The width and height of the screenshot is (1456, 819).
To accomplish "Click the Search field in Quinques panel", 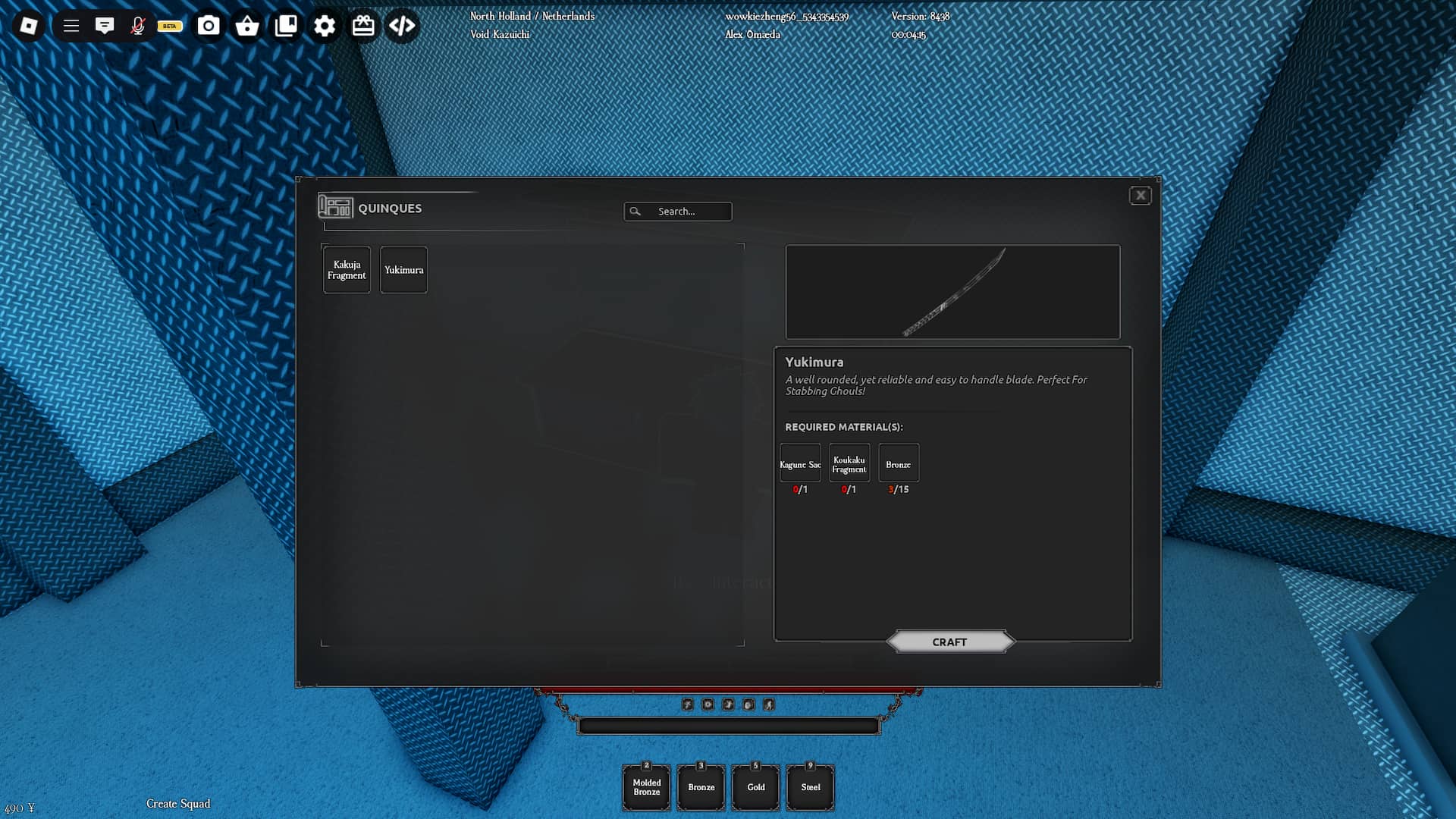I will [678, 212].
